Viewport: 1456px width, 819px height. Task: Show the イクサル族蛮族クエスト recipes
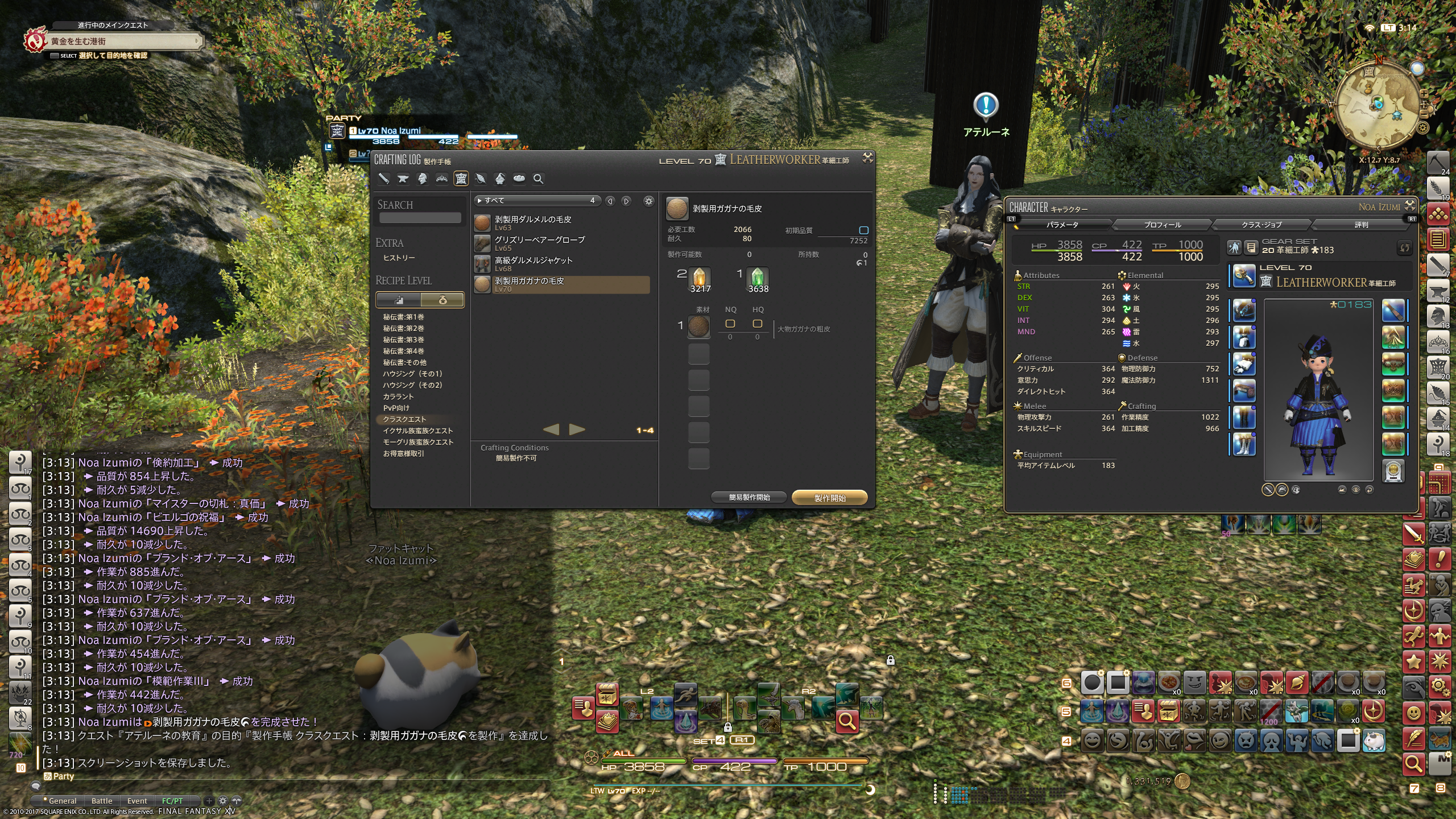[418, 431]
